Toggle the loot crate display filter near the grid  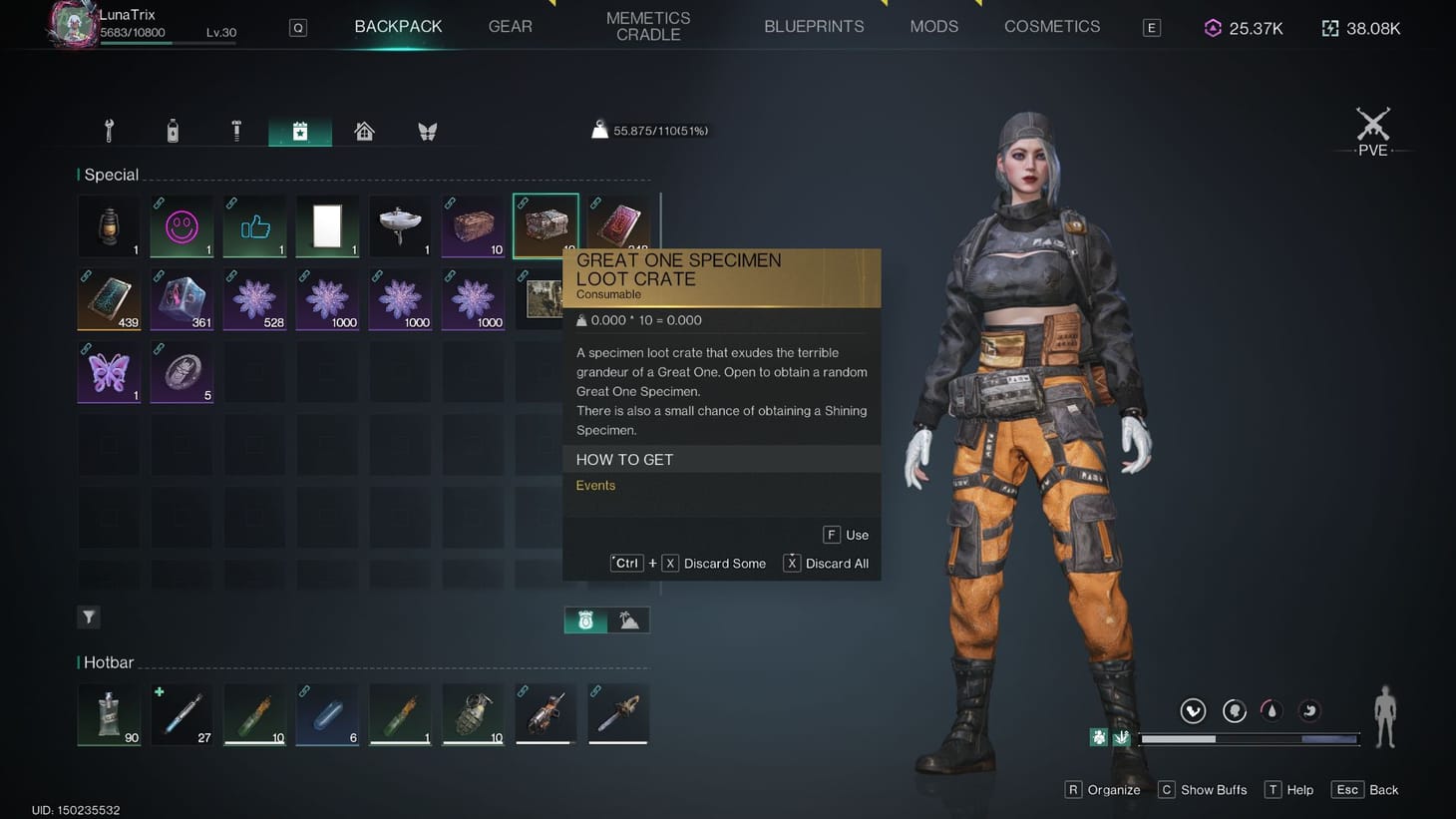[587, 619]
